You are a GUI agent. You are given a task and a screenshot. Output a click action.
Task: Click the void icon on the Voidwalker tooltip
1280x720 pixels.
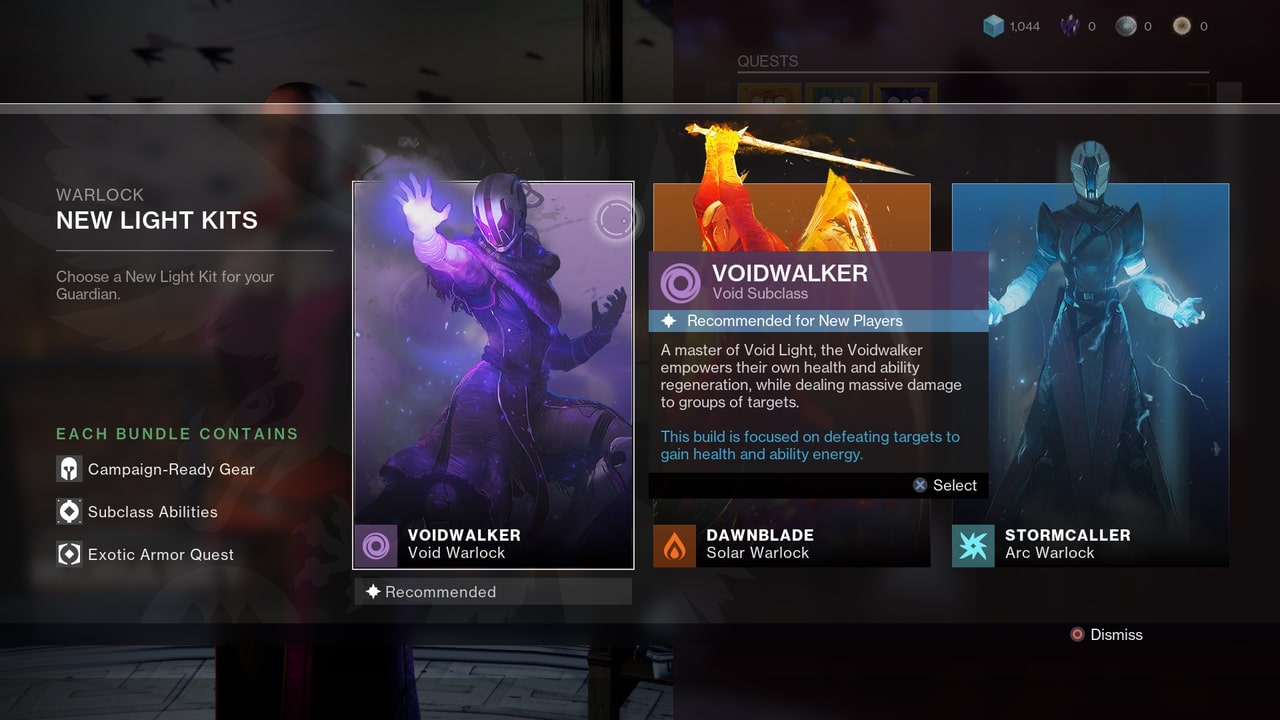click(x=679, y=282)
